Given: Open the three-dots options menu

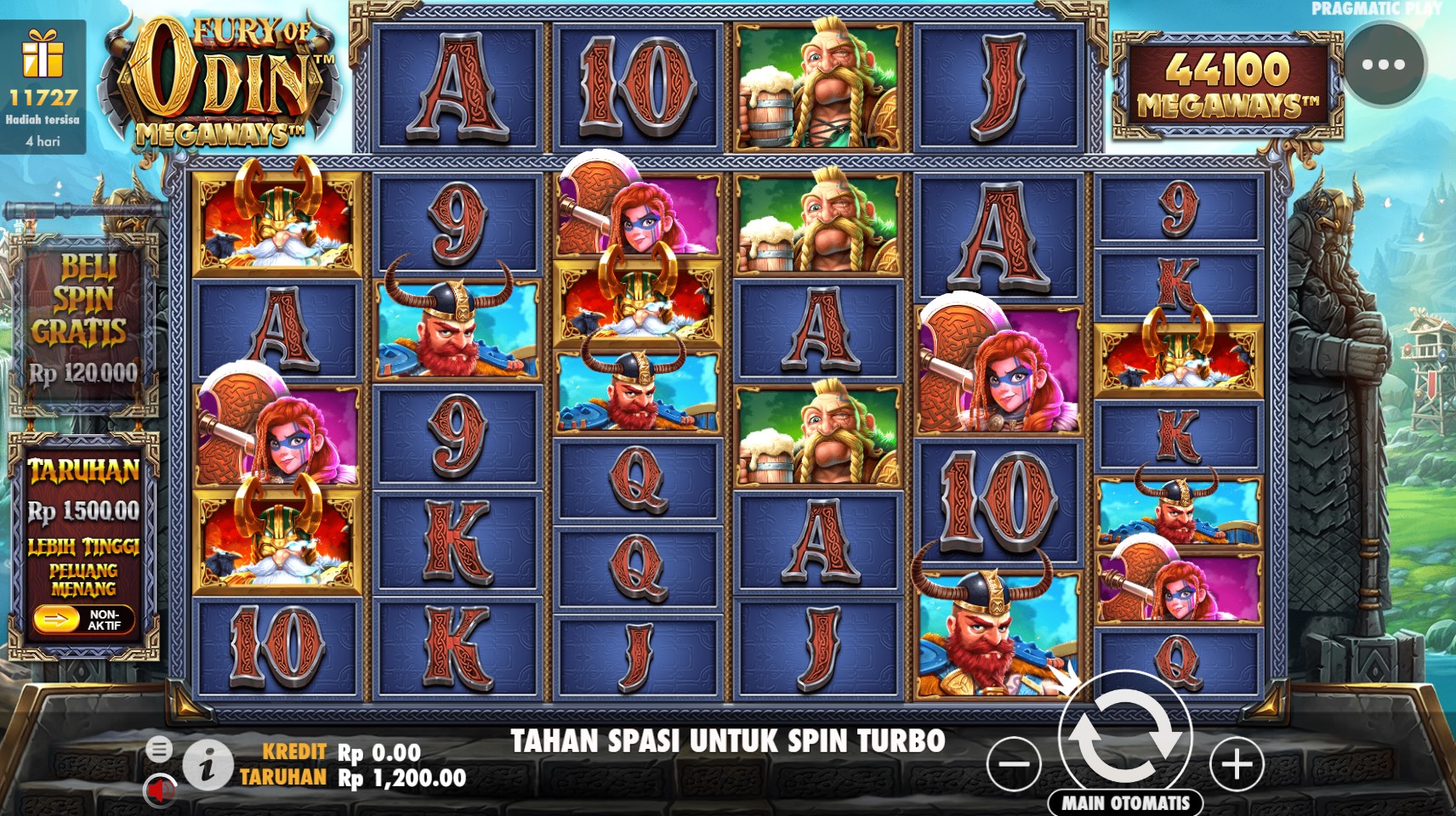Looking at the screenshot, I should [1384, 65].
